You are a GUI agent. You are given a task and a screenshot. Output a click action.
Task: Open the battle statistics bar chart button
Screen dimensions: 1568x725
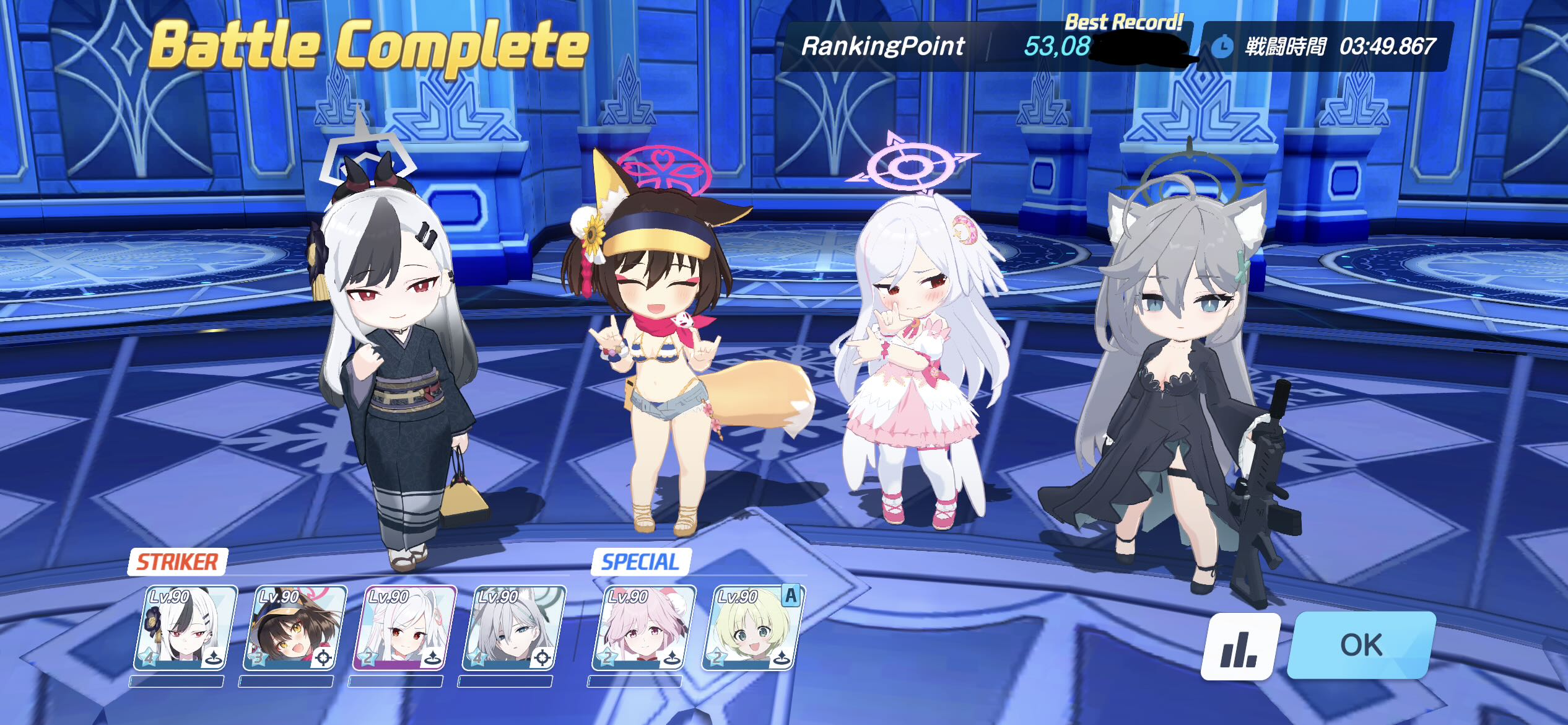coord(1239,646)
